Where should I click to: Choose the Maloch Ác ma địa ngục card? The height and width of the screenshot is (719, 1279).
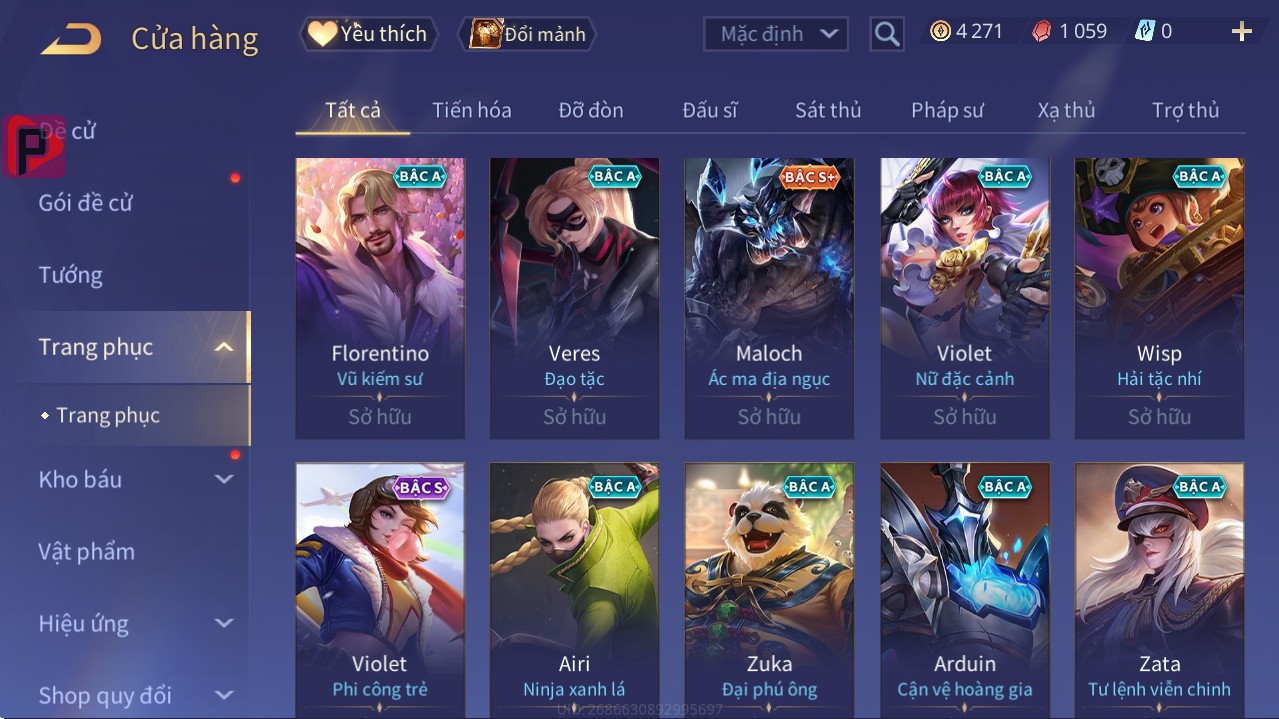point(769,298)
